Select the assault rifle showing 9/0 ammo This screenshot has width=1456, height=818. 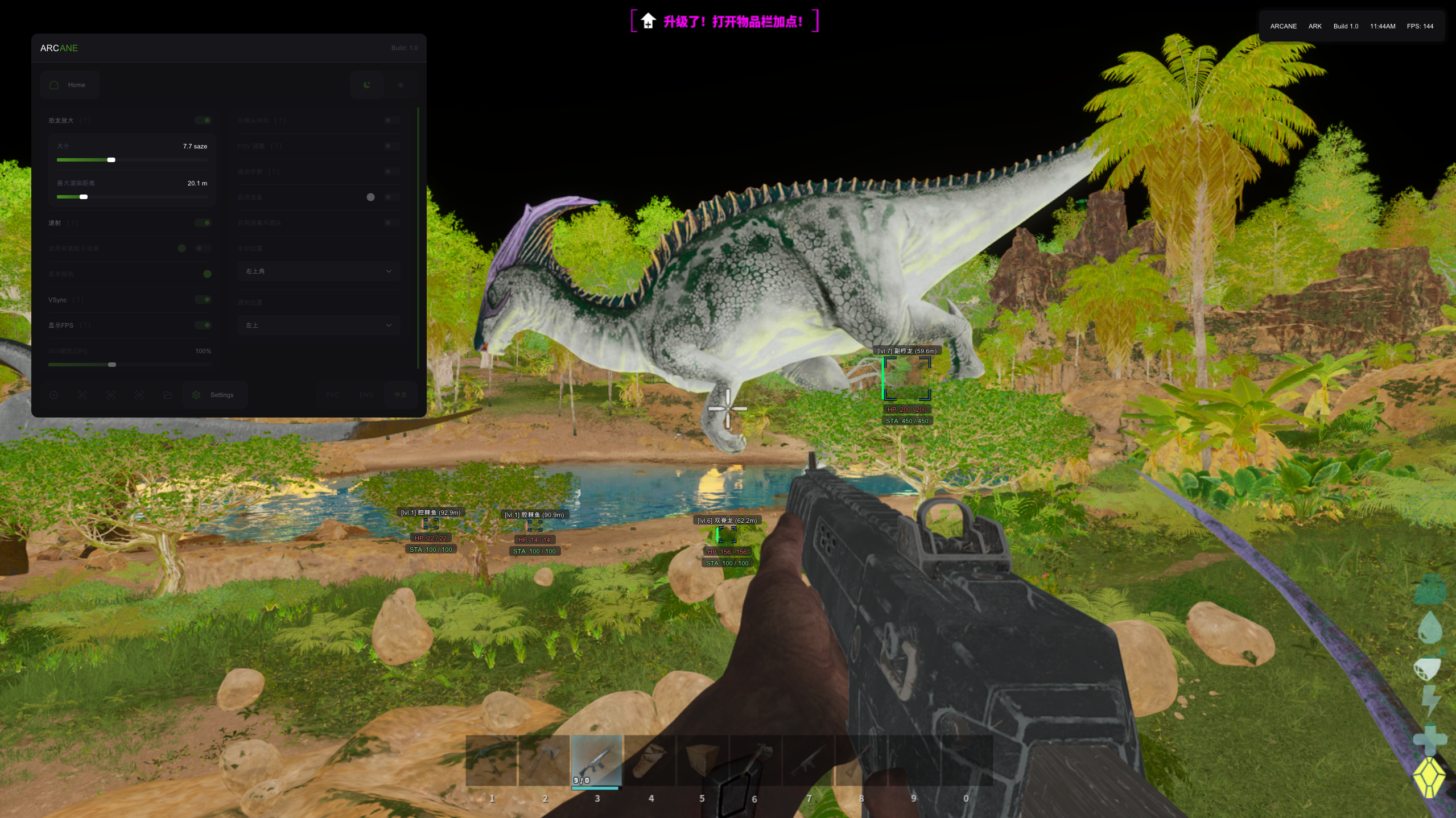[597, 761]
